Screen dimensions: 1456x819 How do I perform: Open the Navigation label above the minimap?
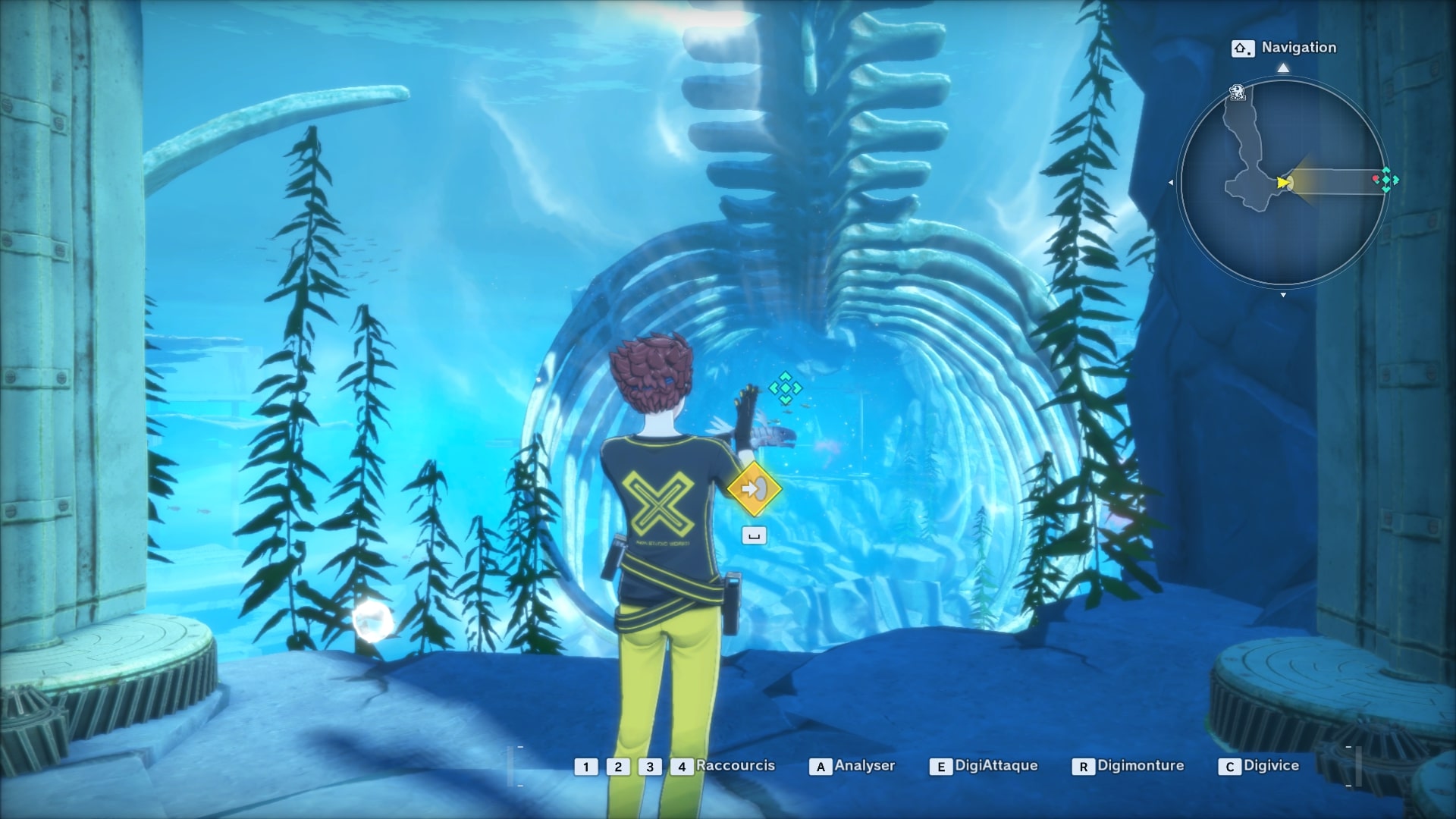[1298, 47]
